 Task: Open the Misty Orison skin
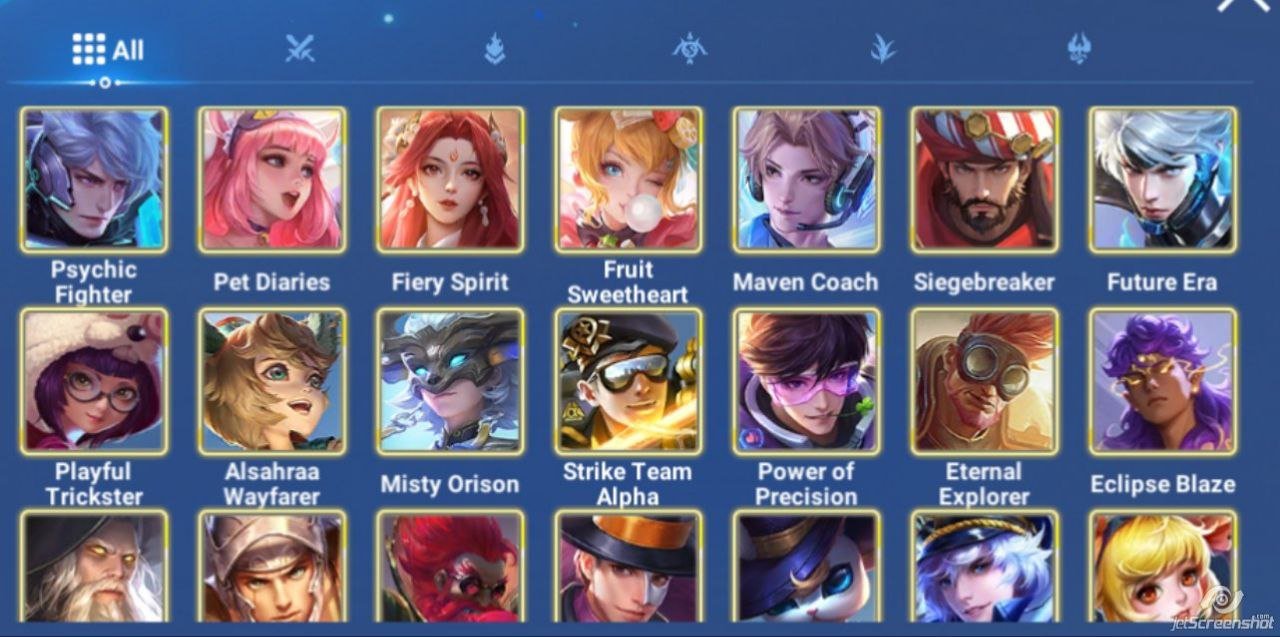point(450,381)
